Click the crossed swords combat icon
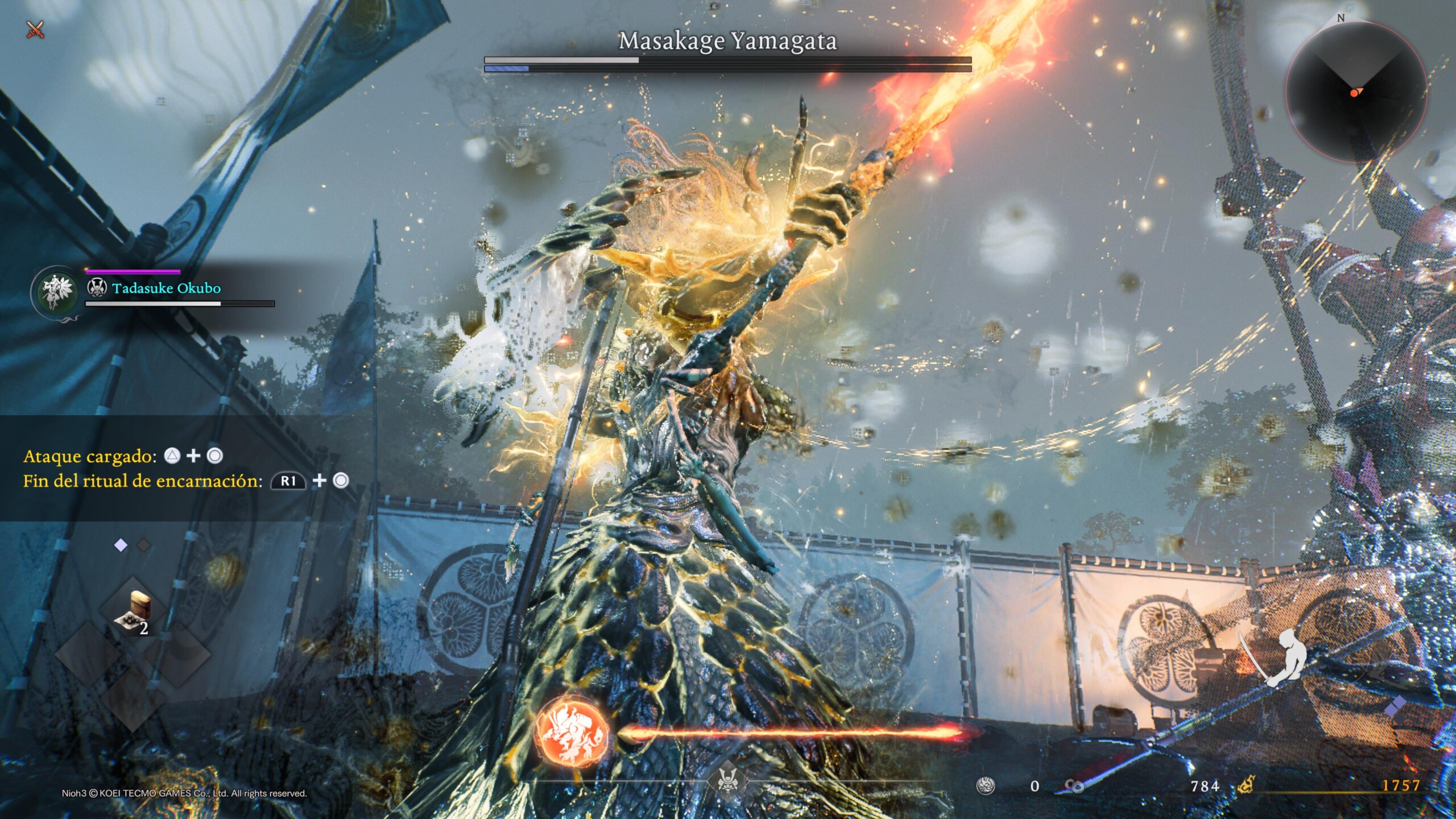The height and width of the screenshot is (819, 1456). click(35, 29)
